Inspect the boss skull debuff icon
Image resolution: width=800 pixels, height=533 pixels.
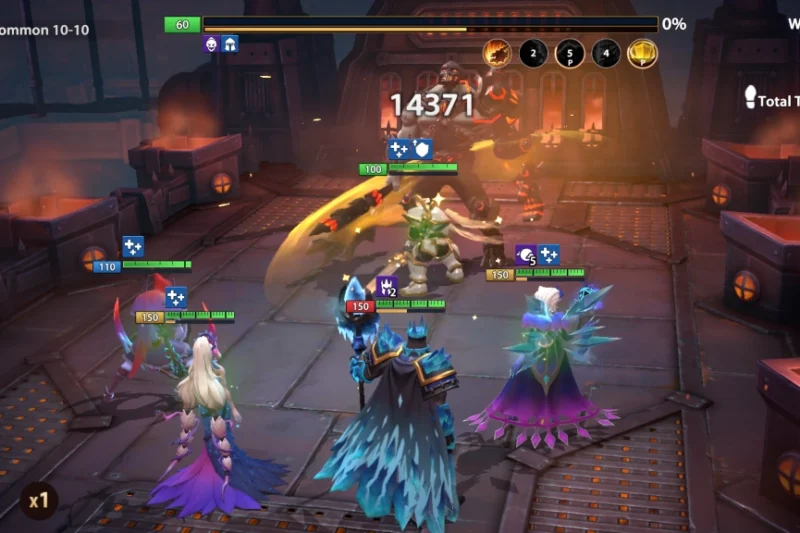pos(211,44)
